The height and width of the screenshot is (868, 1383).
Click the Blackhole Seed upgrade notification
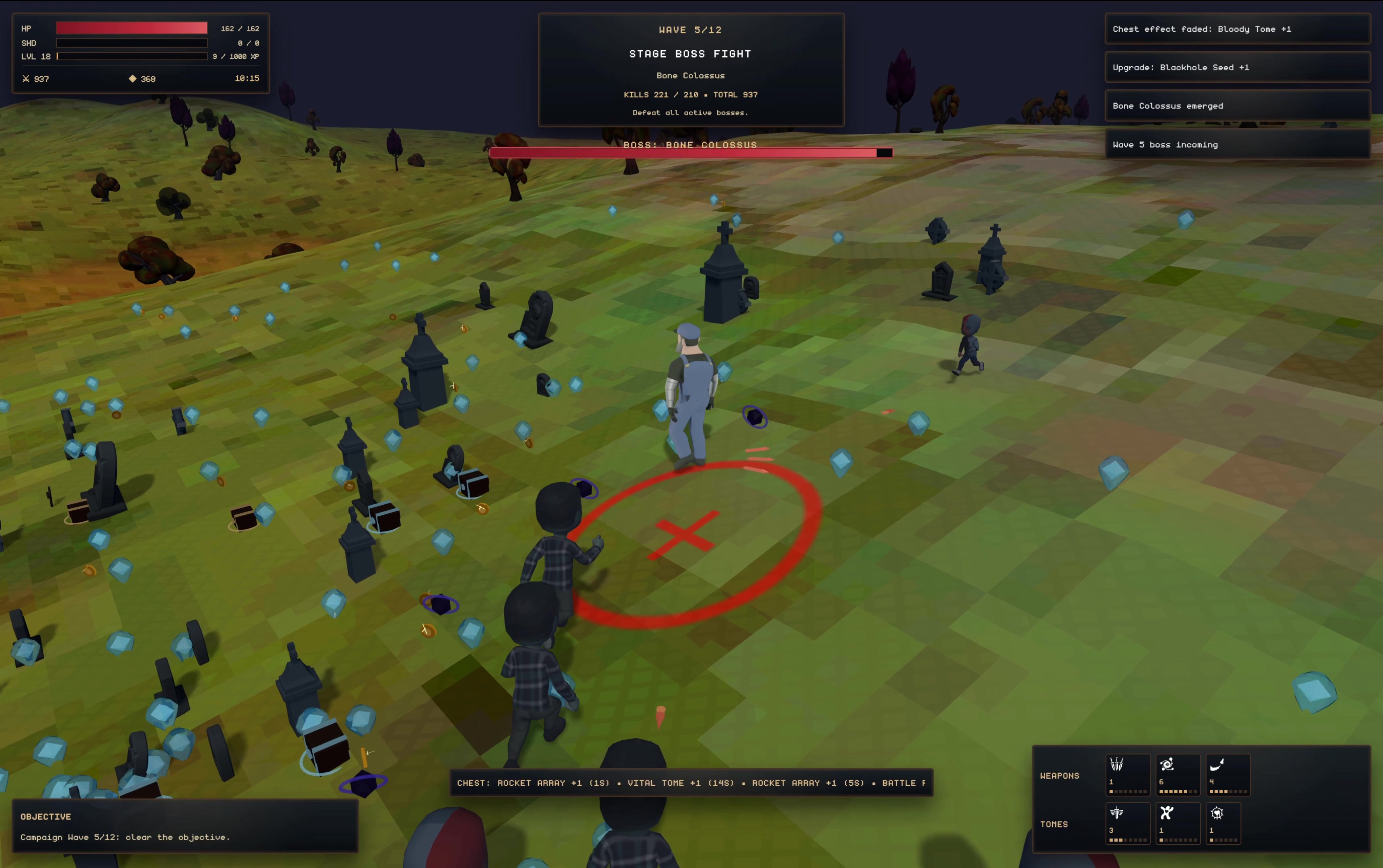(x=1237, y=67)
